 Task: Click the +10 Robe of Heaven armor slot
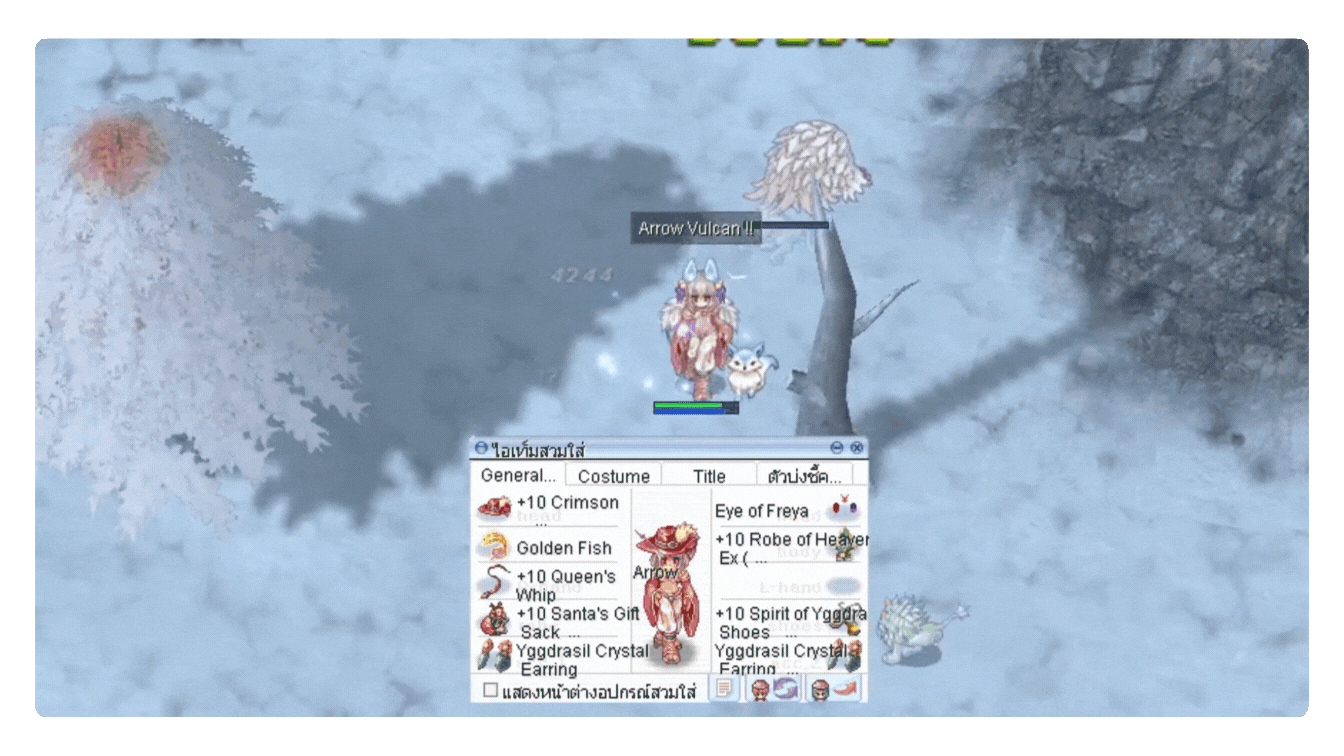pos(786,547)
